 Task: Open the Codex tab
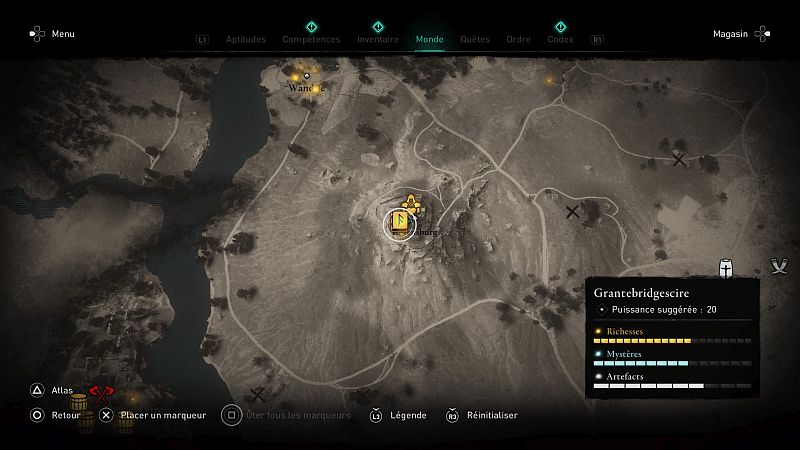pyautogui.click(x=560, y=40)
